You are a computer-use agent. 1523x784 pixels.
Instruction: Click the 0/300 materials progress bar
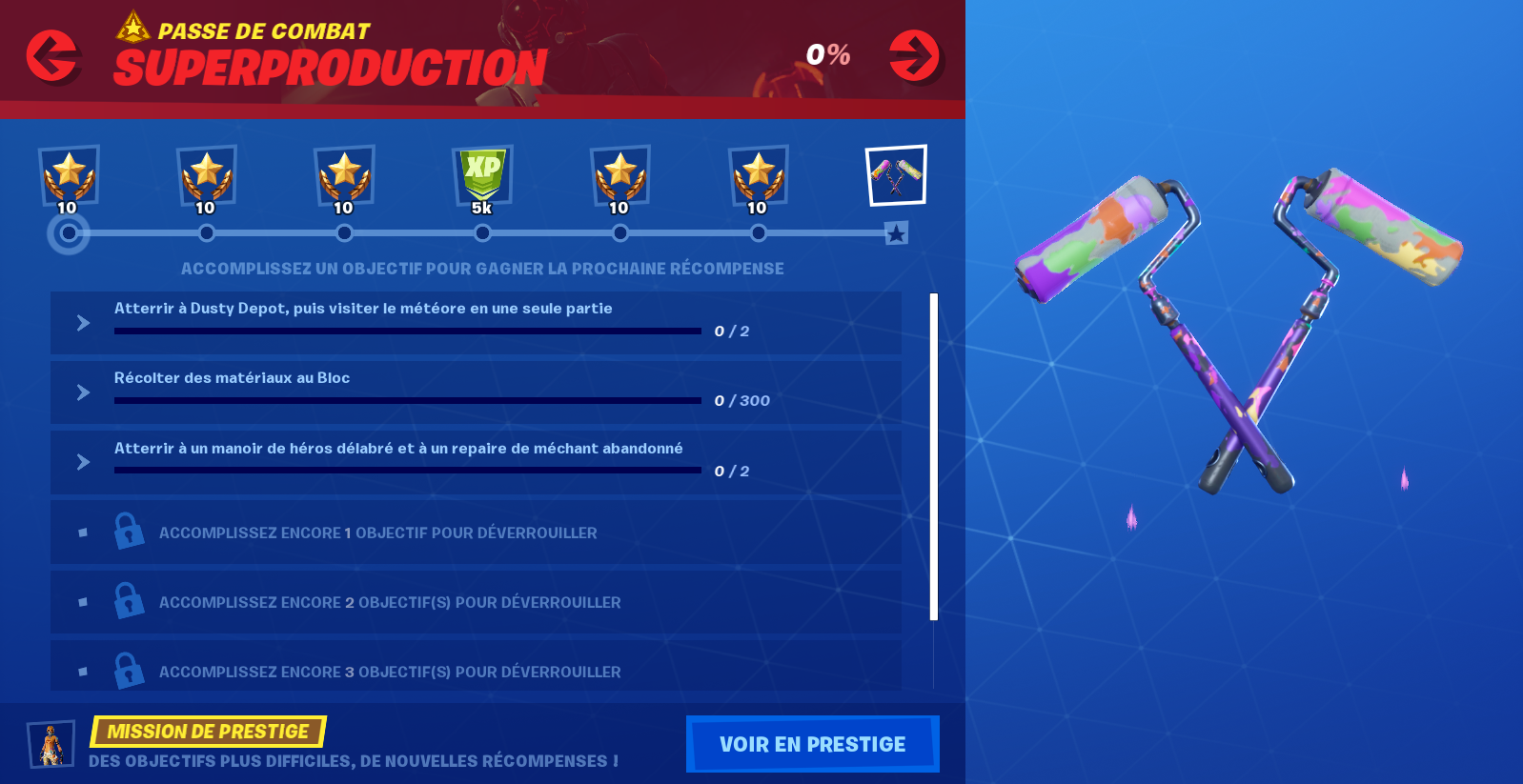click(x=407, y=401)
